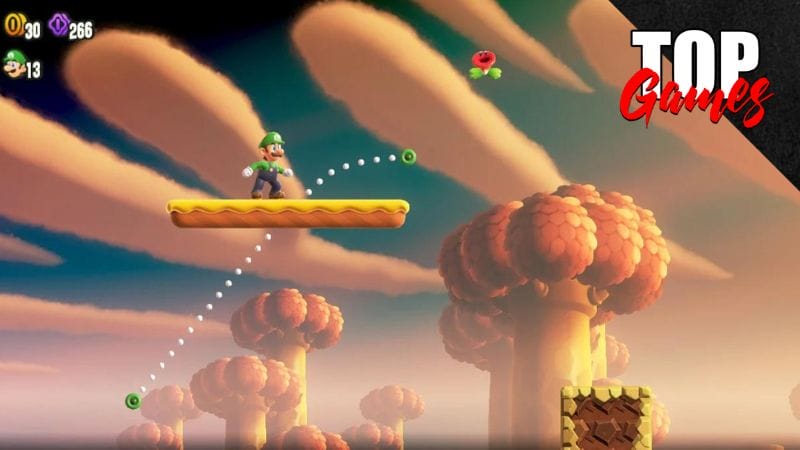
Task: Open the TOP Games channel logo
Action: [x=696, y=75]
